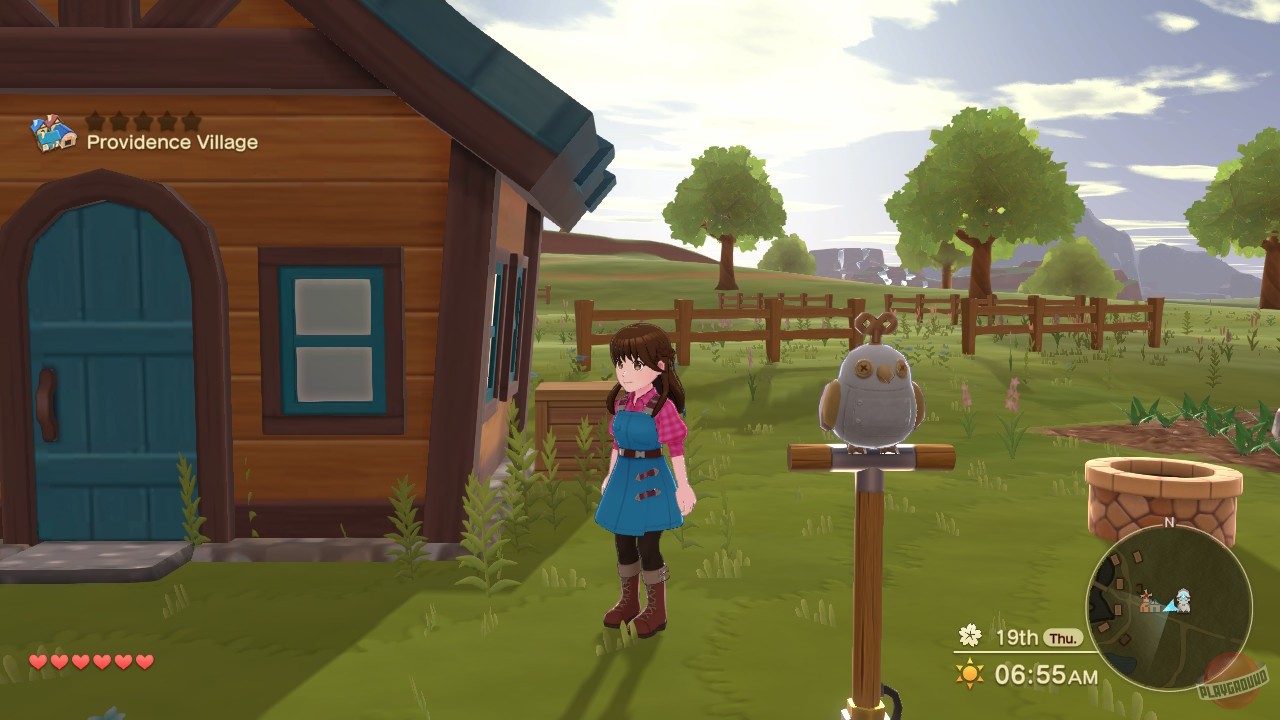Click the sunny weather sun icon
This screenshot has height=720, width=1280.
[x=968, y=671]
